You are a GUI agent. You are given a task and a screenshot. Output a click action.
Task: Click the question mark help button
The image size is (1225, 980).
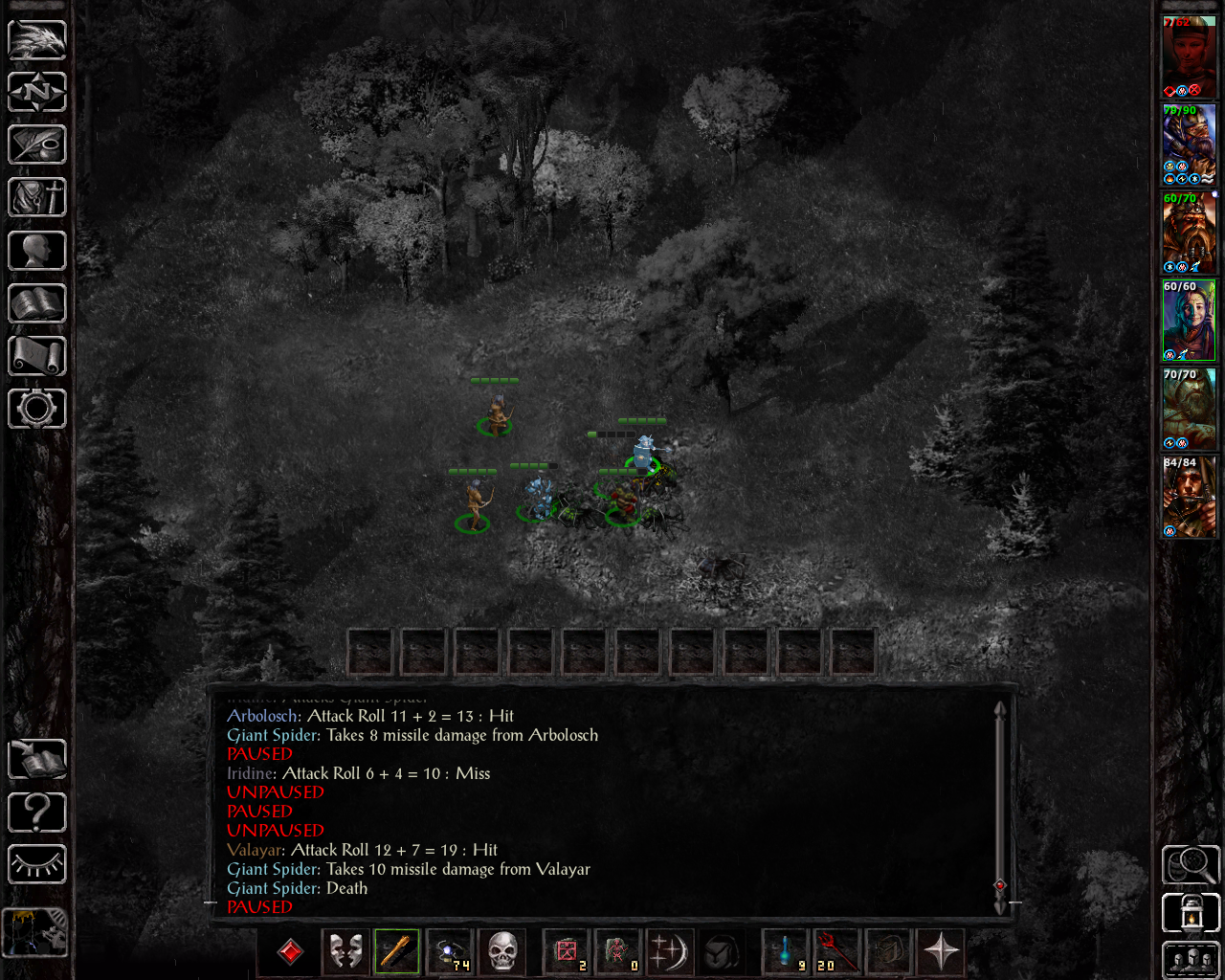pyautogui.click(x=37, y=813)
